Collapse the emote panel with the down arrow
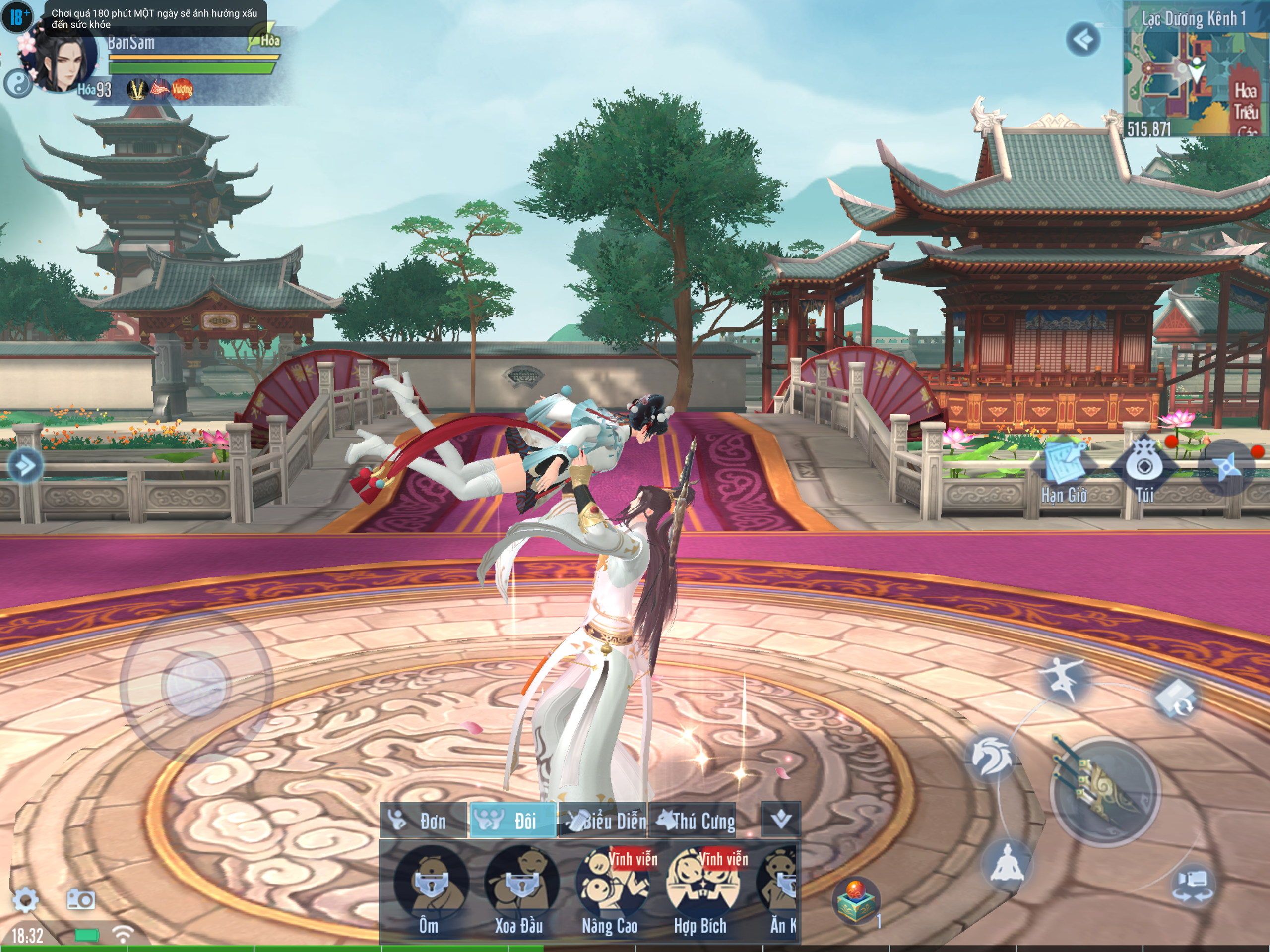Viewport: 1270px width, 952px height. [781, 820]
